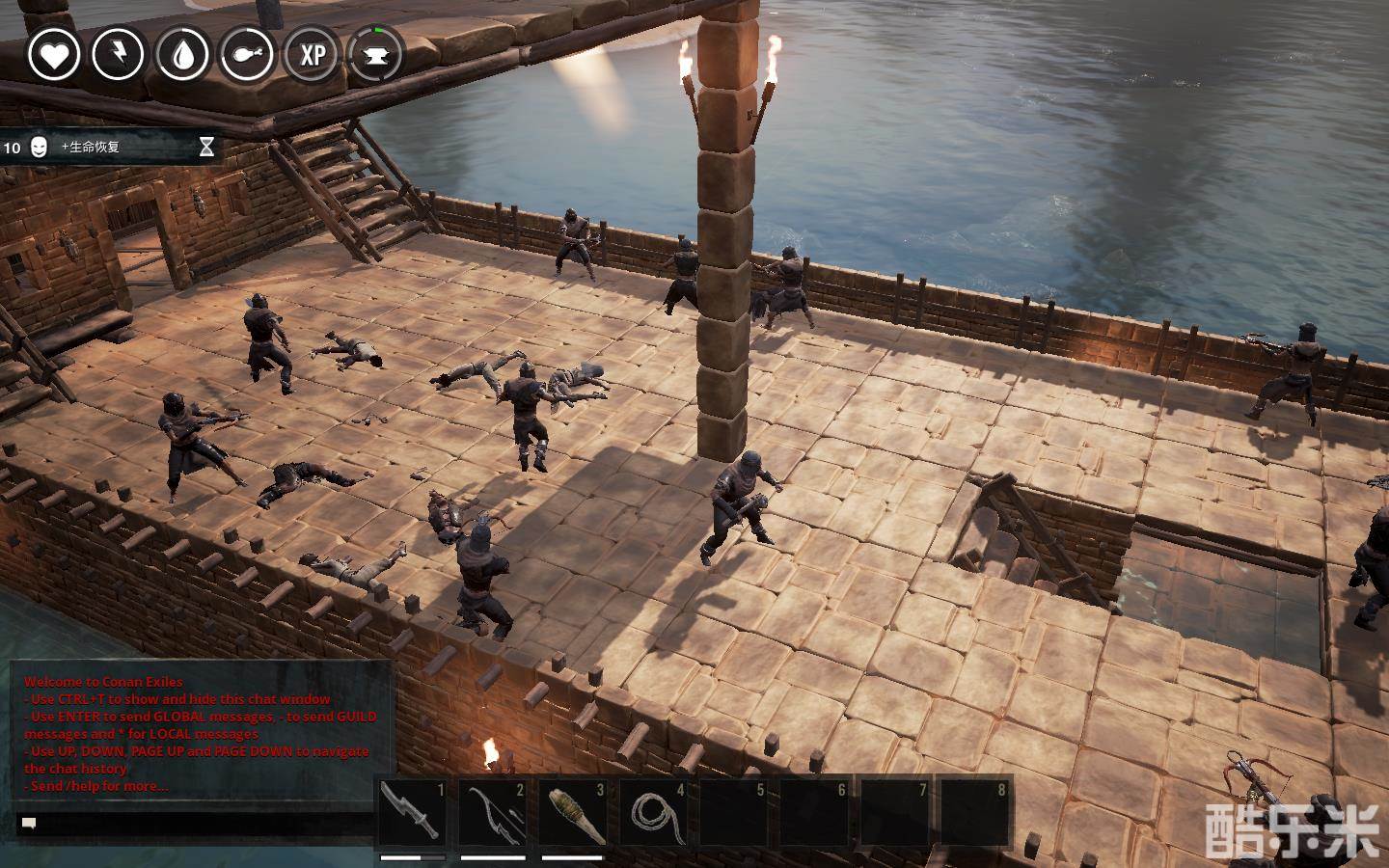
Task: Click the lightning bolt stamina icon
Action: 119,54
